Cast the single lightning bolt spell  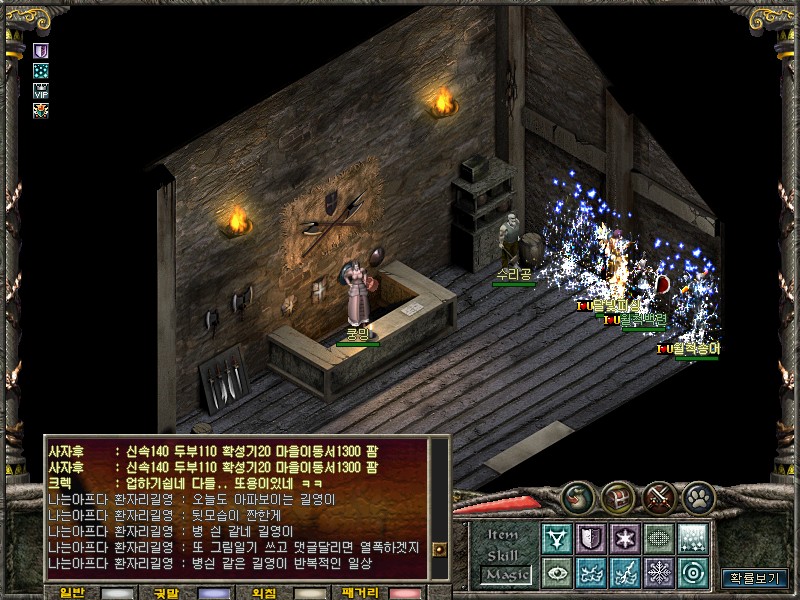click(625, 572)
